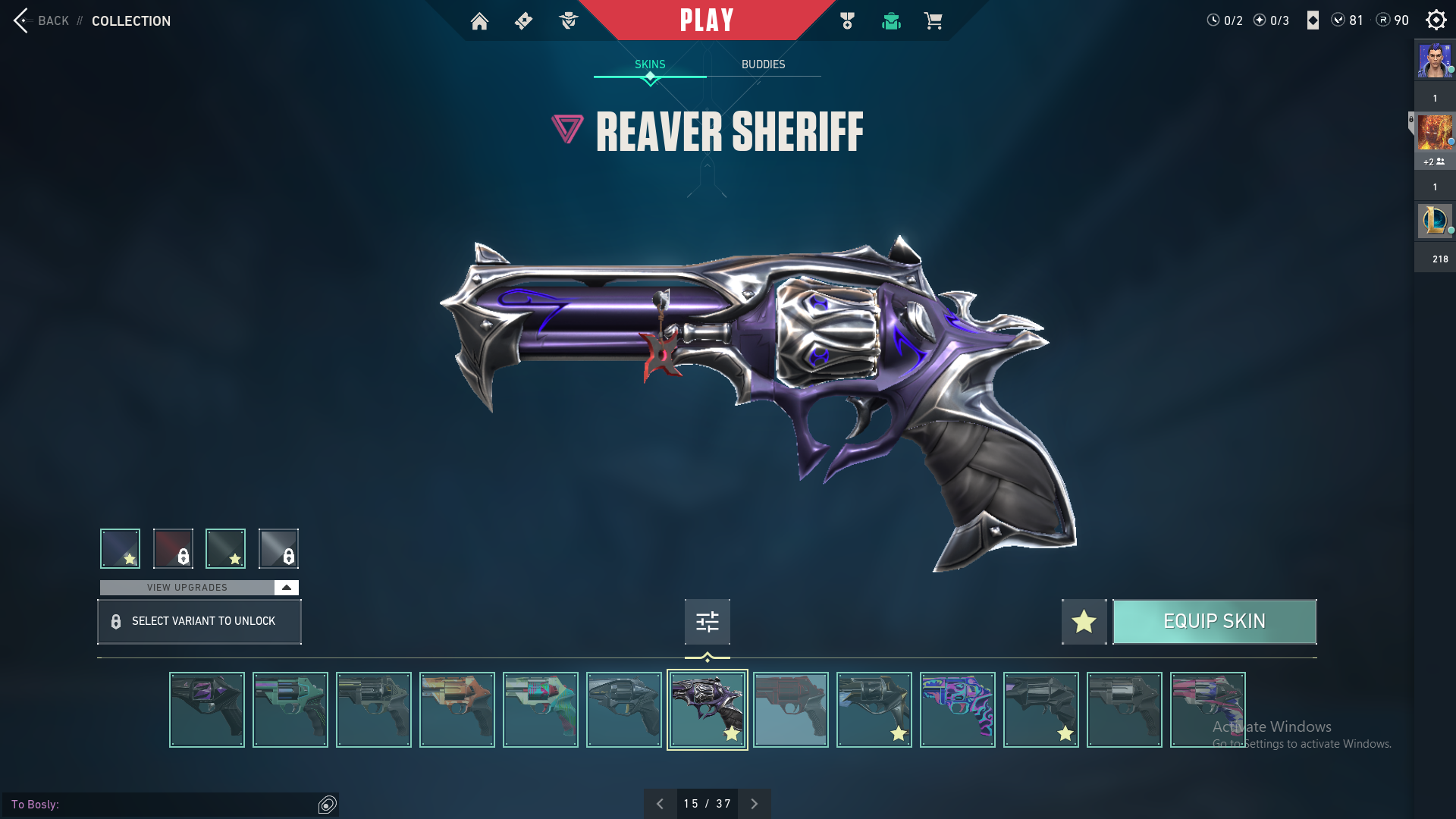Open the home icon in top navigation

point(479,21)
